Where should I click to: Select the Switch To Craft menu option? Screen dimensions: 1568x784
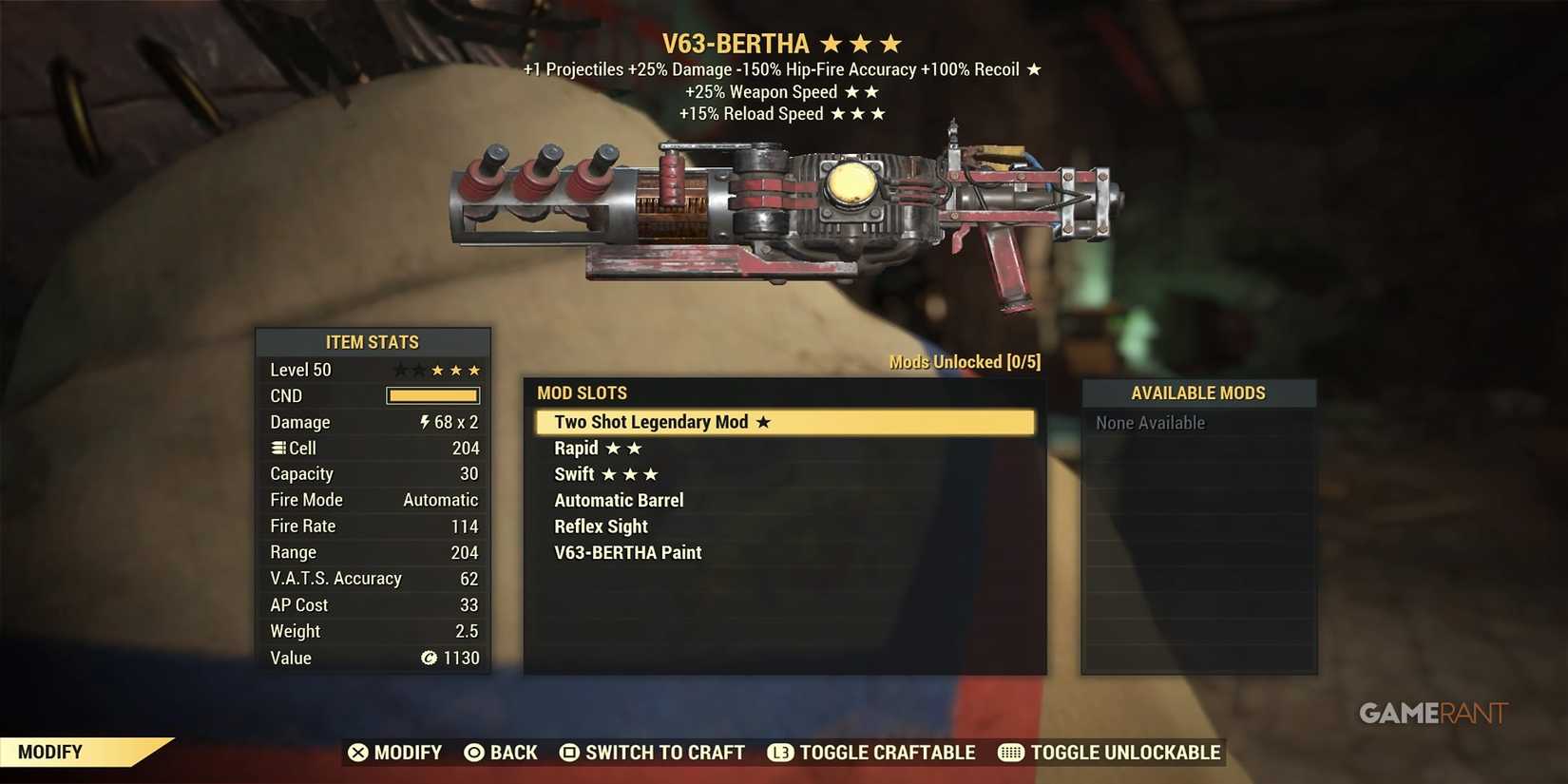664,752
